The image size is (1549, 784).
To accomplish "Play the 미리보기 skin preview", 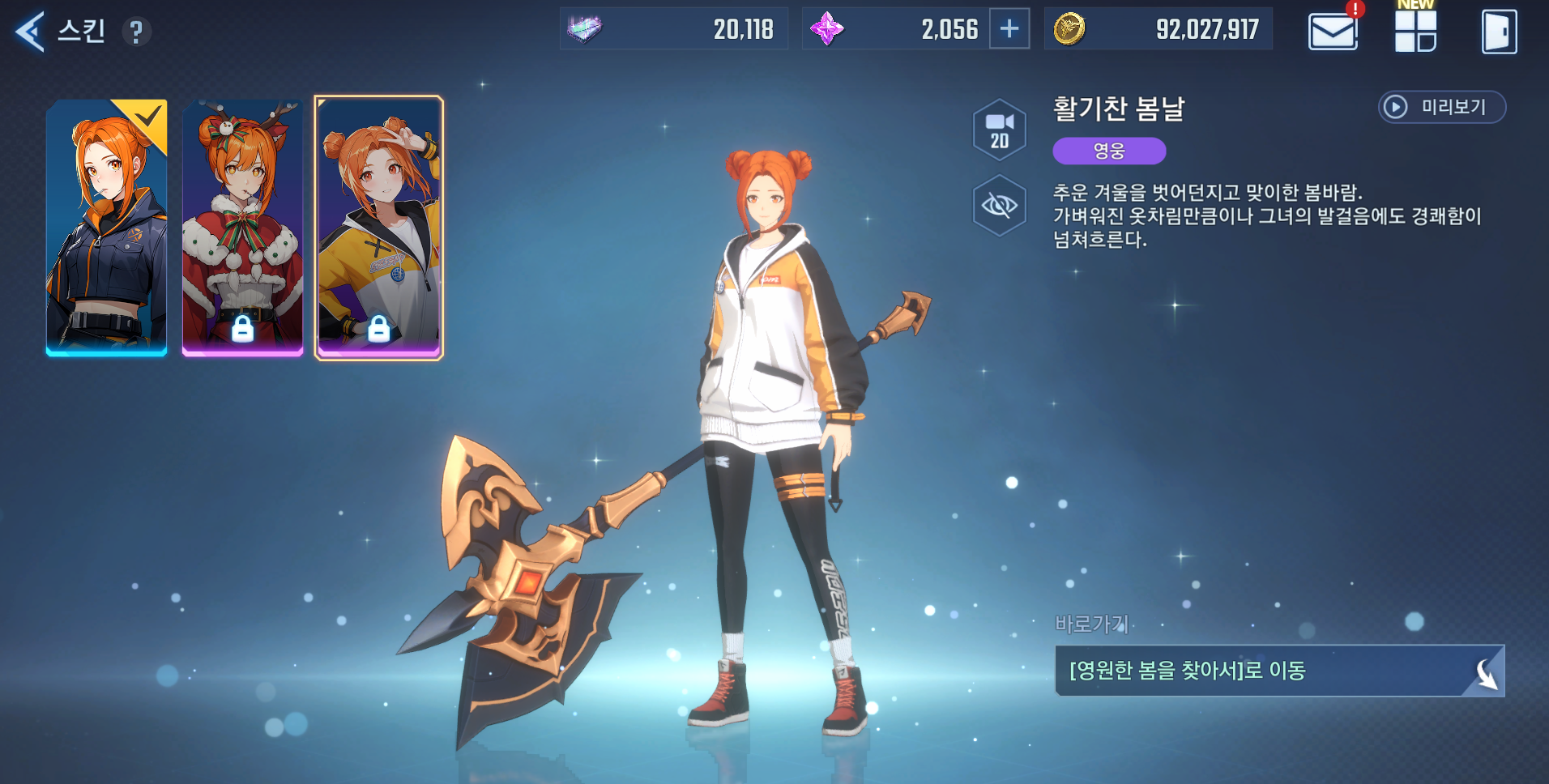I will tap(1442, 107).
